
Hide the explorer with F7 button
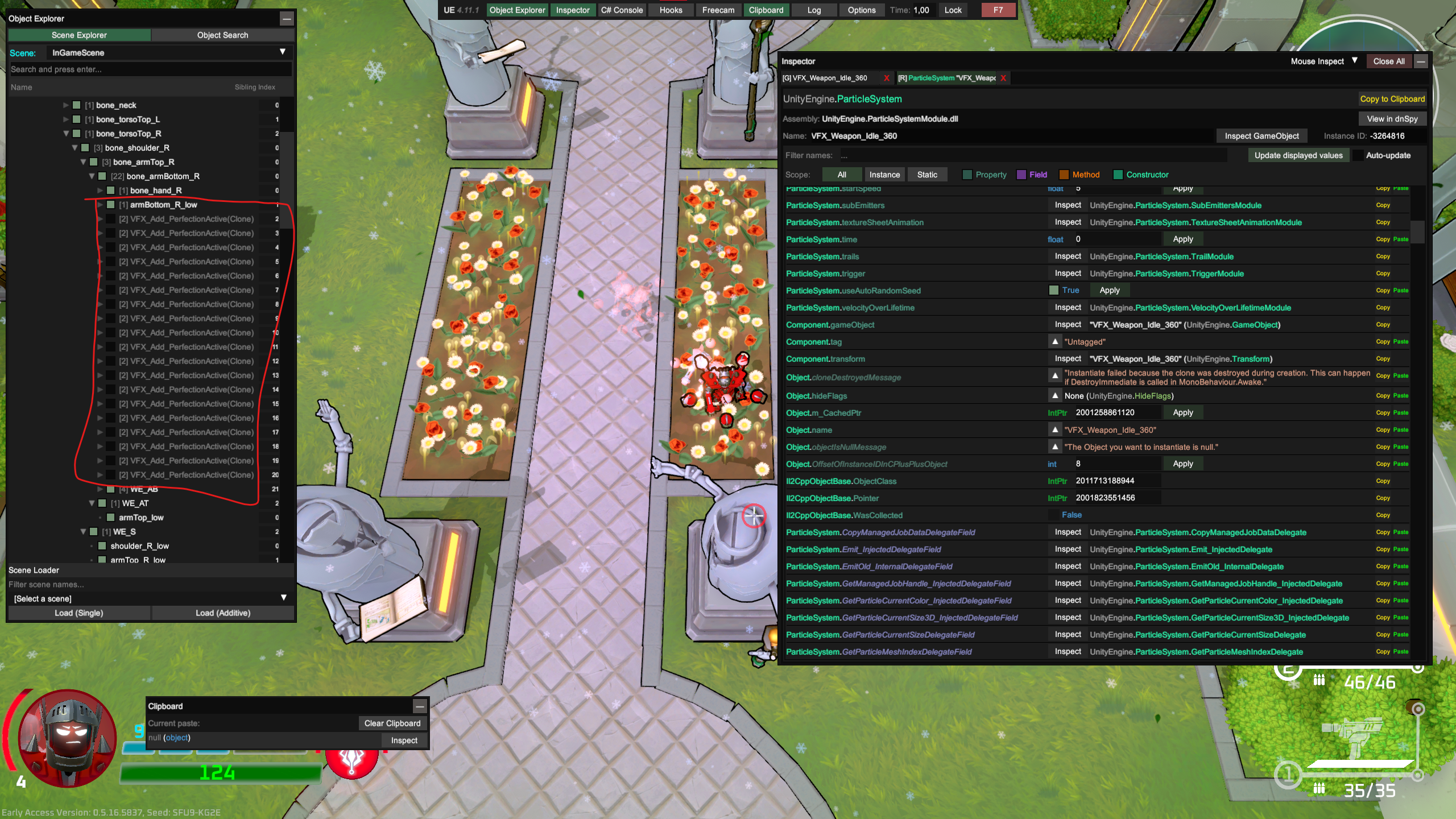998,10
